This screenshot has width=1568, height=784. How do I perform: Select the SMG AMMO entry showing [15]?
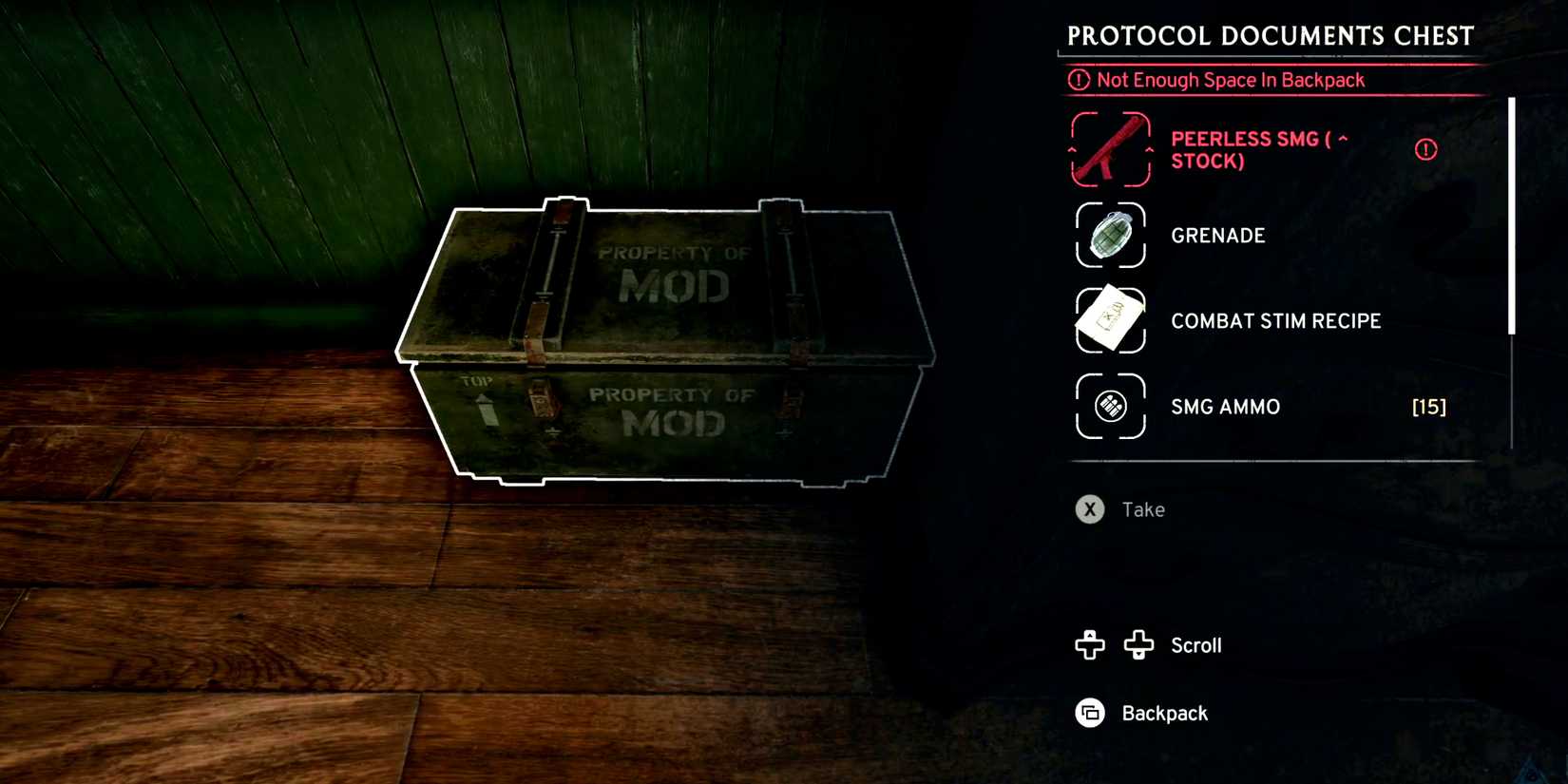(x=1226, y=406)
